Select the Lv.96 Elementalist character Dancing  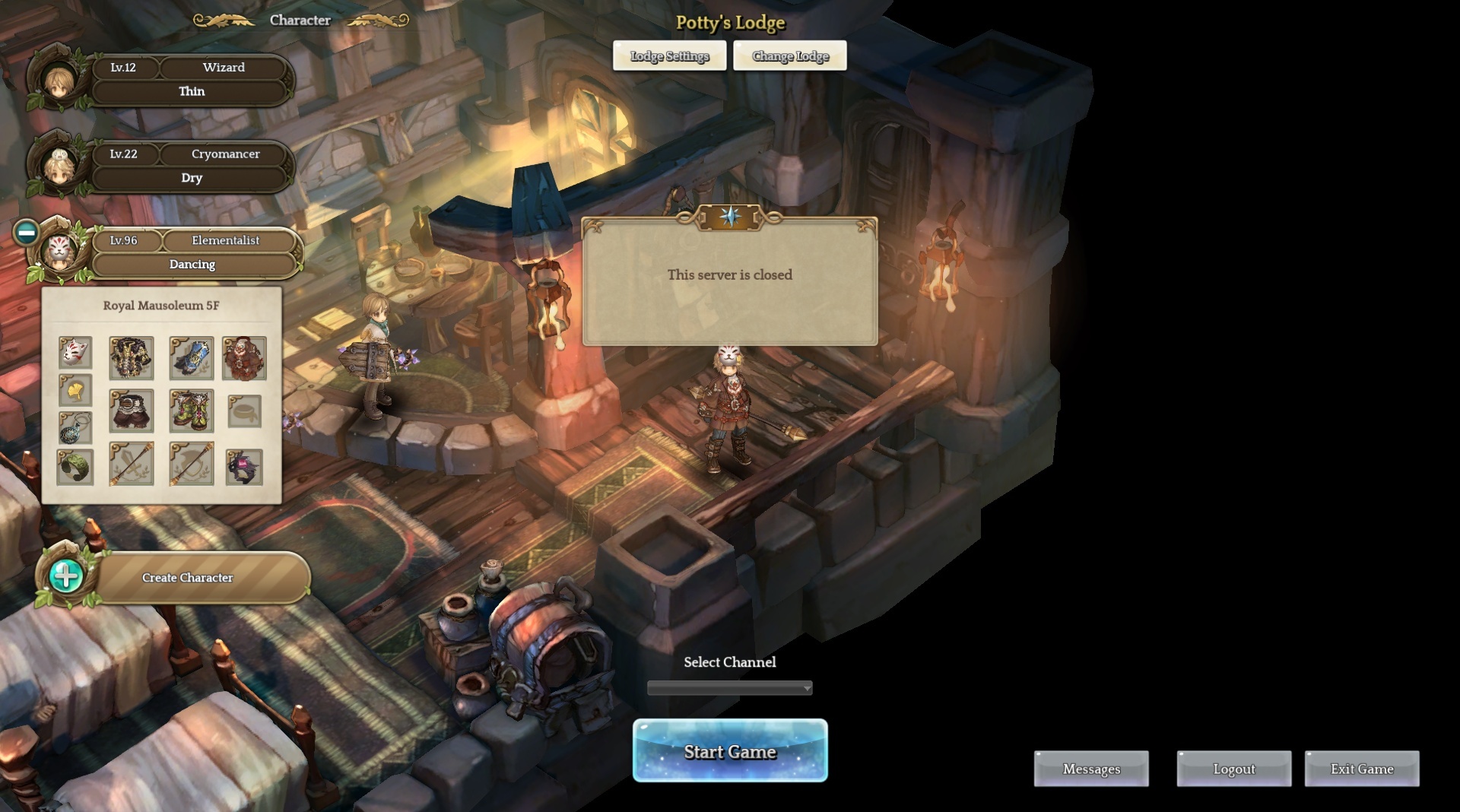point(193,252)
